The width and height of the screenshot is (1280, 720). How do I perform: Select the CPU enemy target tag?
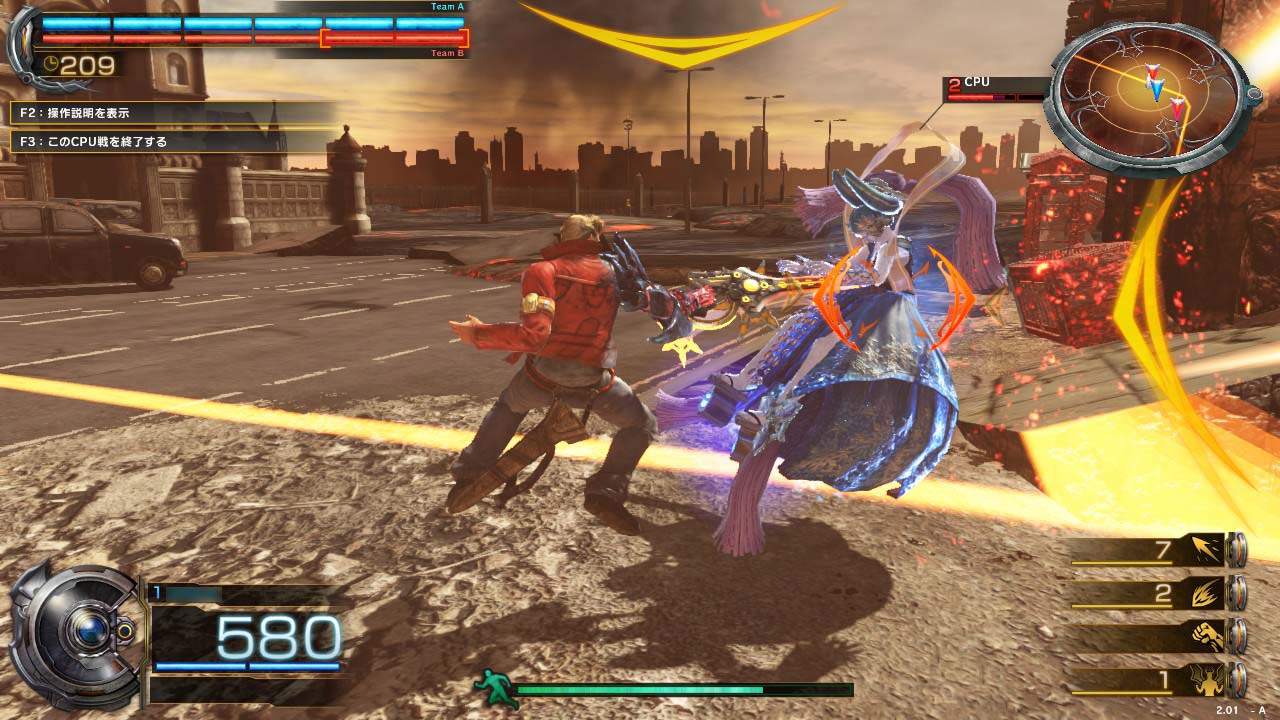click(995, 88)
